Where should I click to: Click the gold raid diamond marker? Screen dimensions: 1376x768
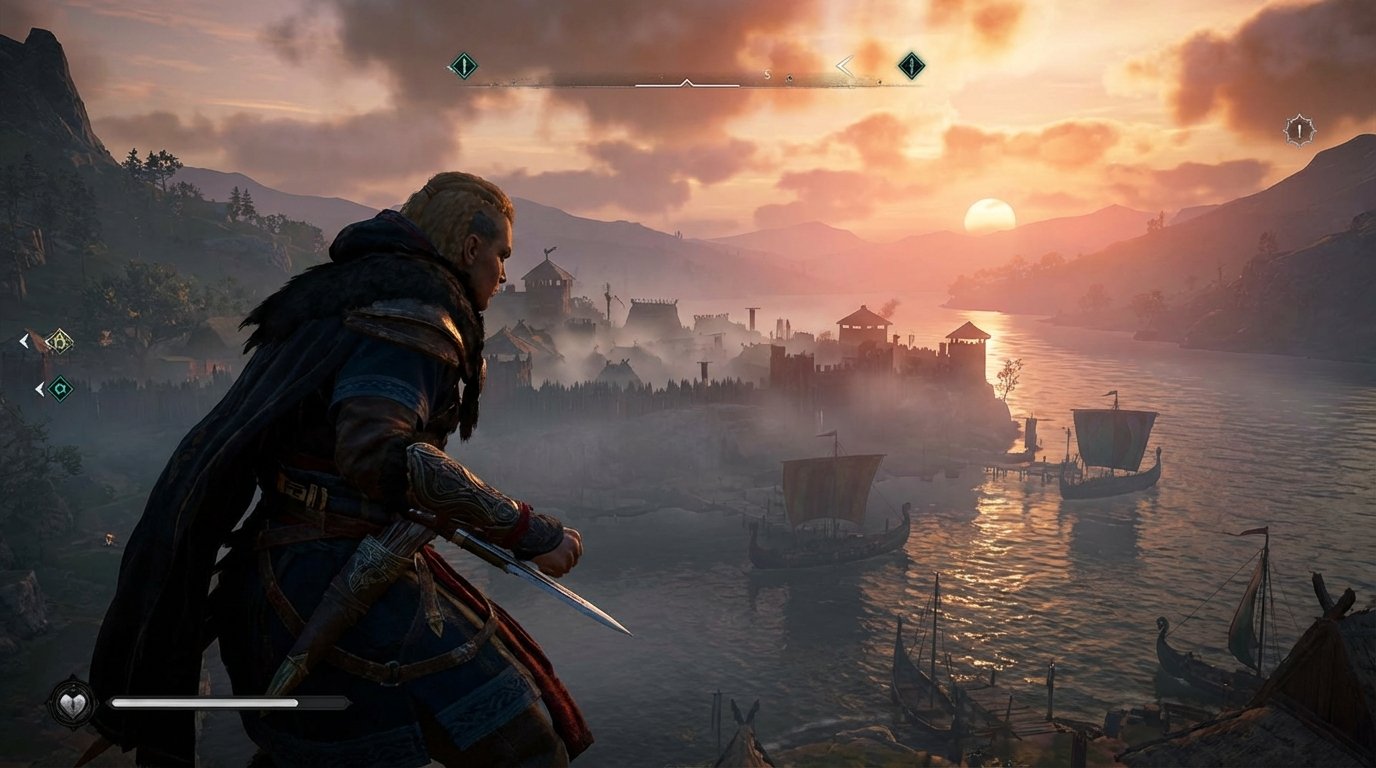point(60,341)
